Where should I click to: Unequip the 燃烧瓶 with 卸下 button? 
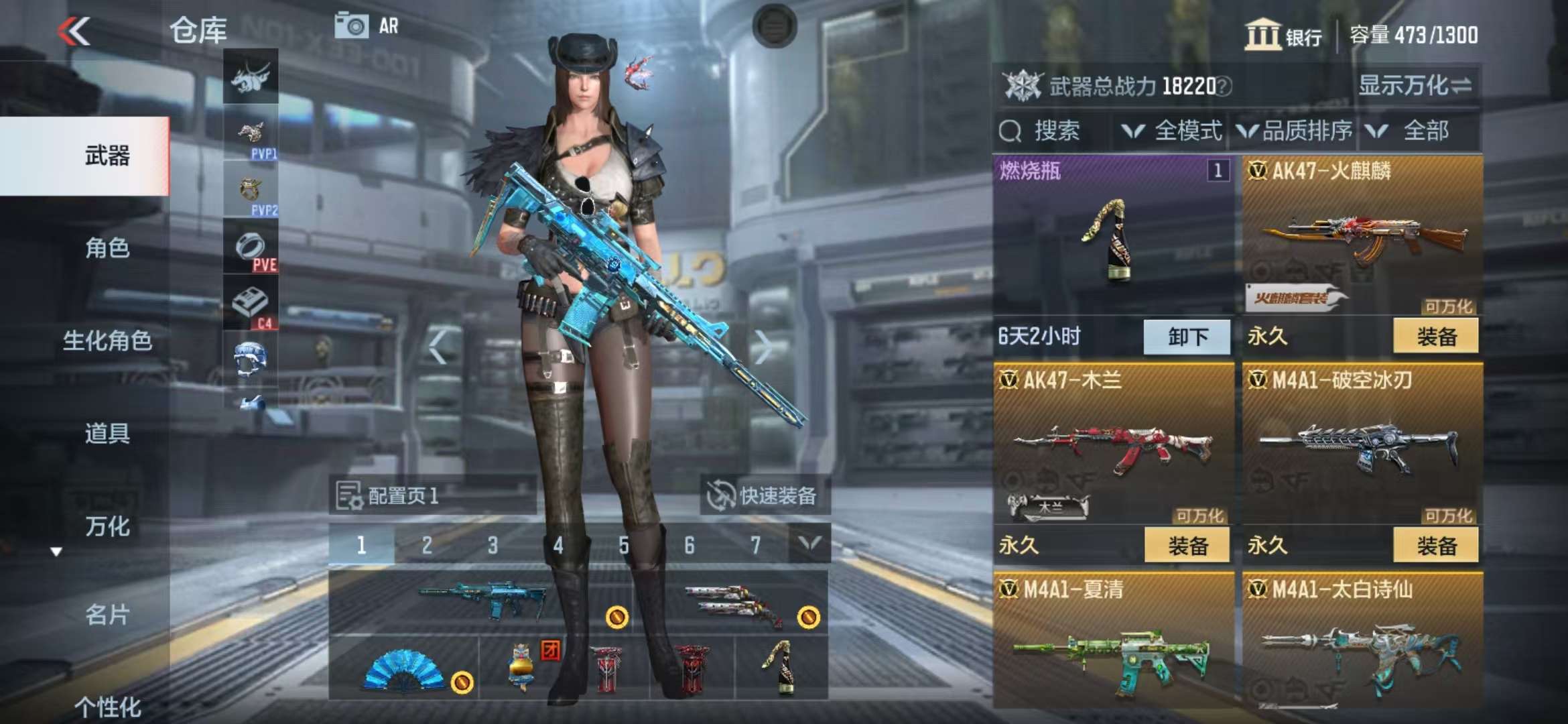click(x=1187, y=337)
